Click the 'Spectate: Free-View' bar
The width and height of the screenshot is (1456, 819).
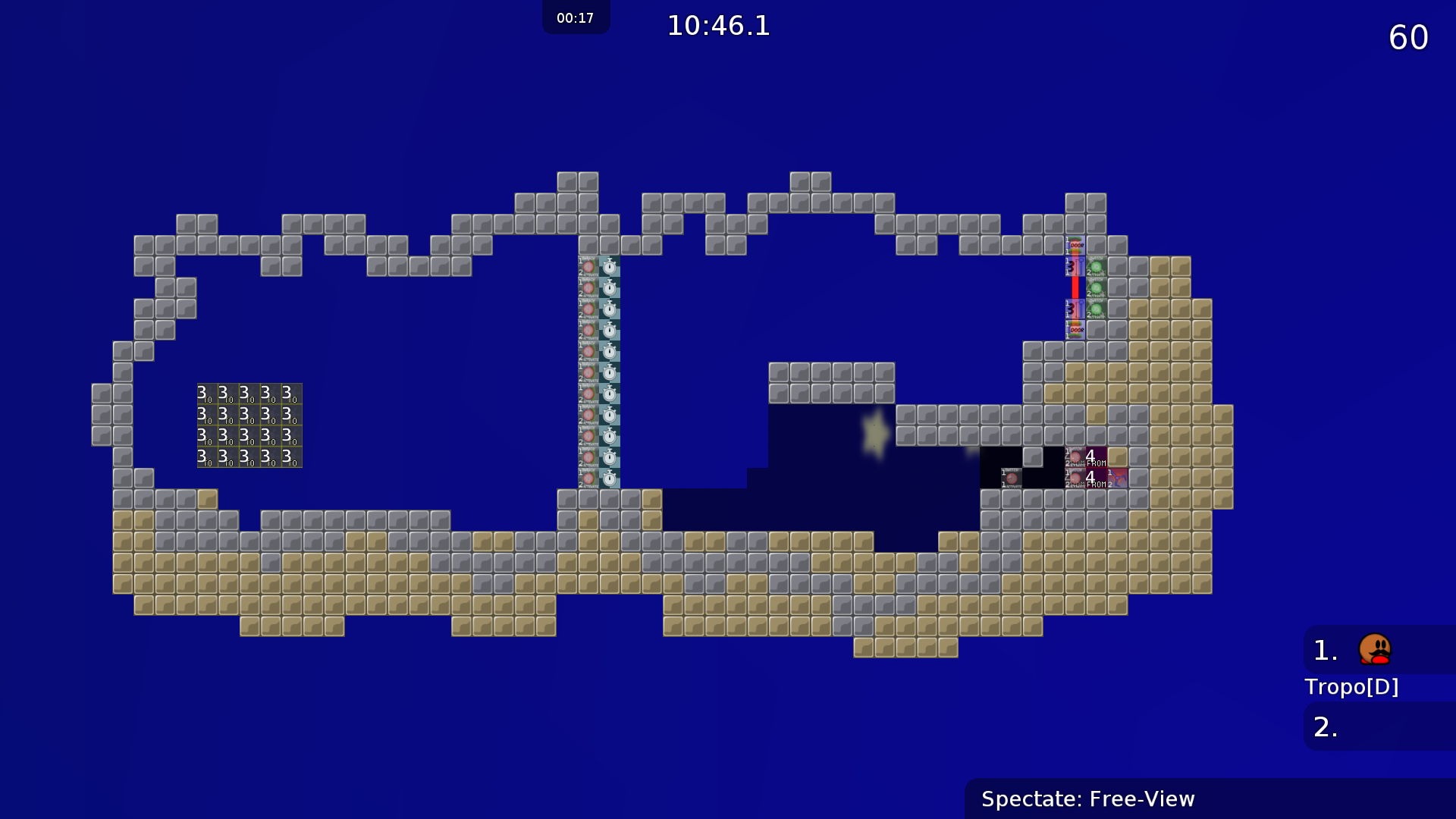(x=1088, y=799)
